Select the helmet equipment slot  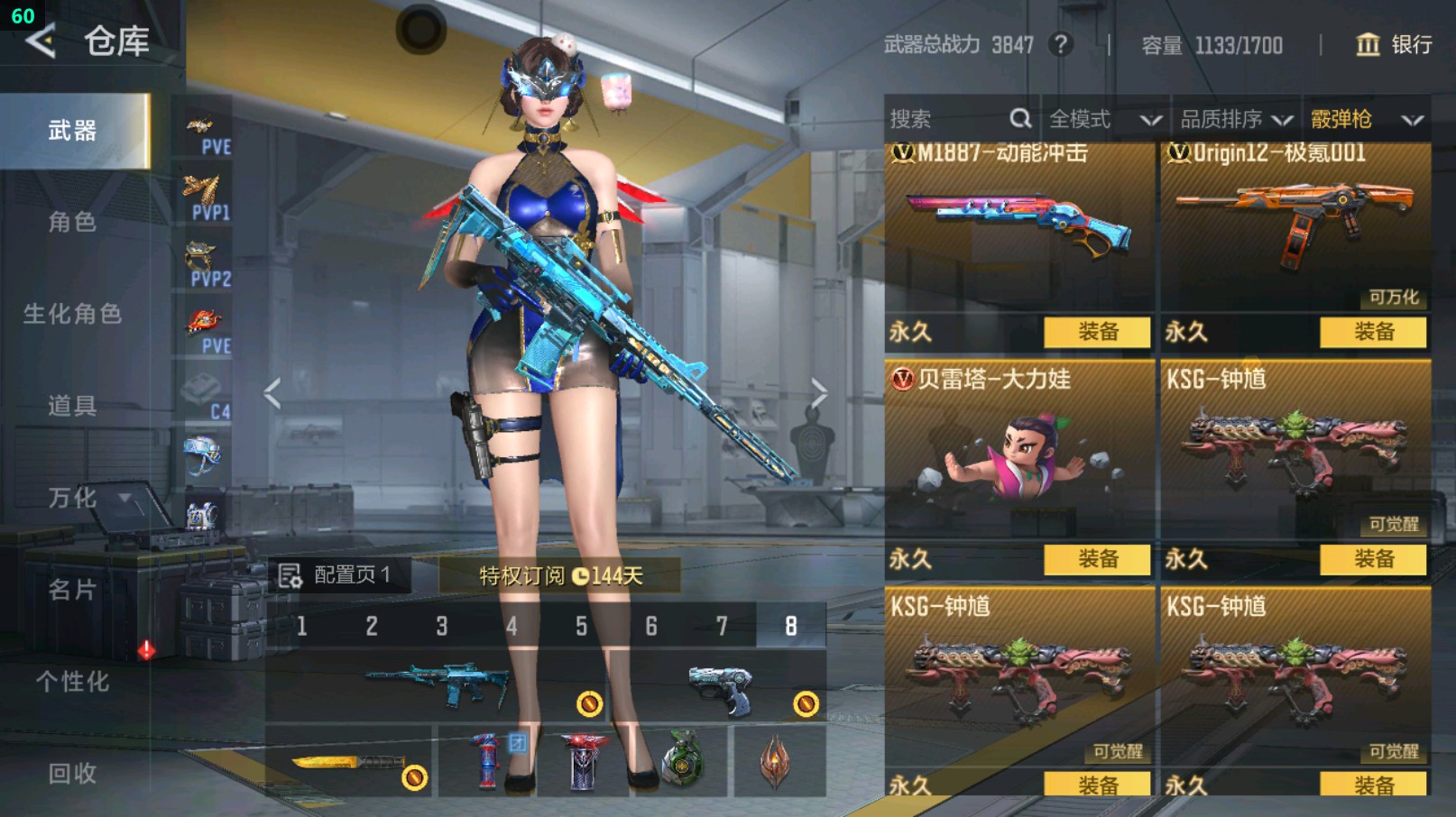tap(202, 451)
